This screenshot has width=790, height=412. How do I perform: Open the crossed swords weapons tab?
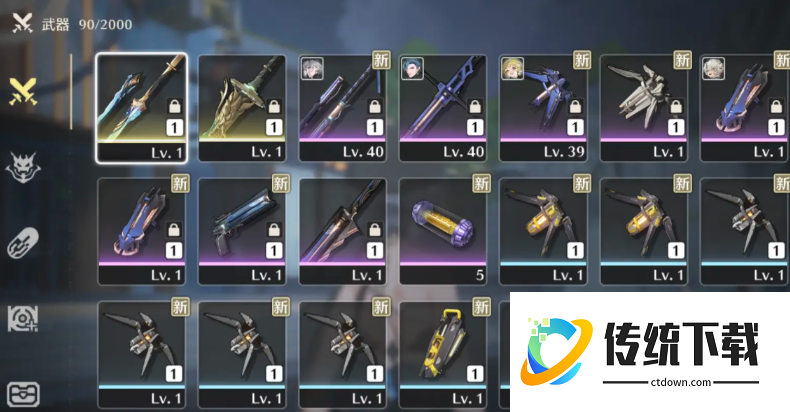tap(23, 92)
